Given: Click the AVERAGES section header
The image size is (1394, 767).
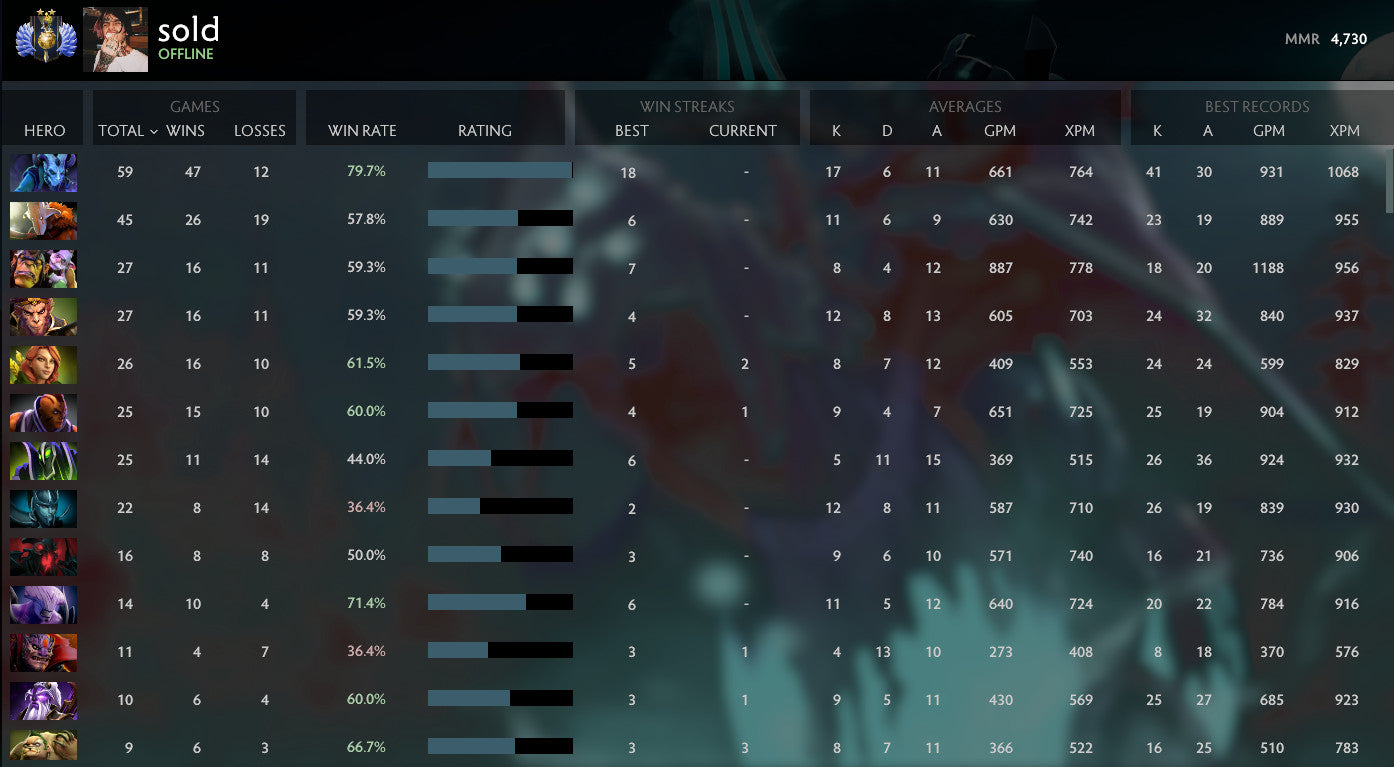Looking at the screenshot, I should (x=965, y=107).
